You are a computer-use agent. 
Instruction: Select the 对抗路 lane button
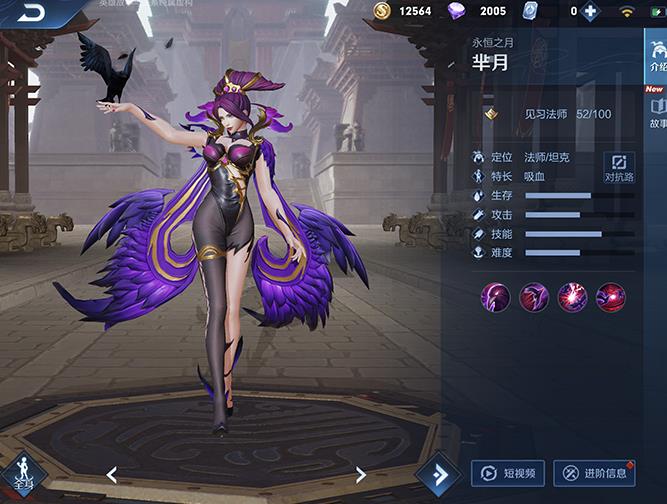click(618, 167)
